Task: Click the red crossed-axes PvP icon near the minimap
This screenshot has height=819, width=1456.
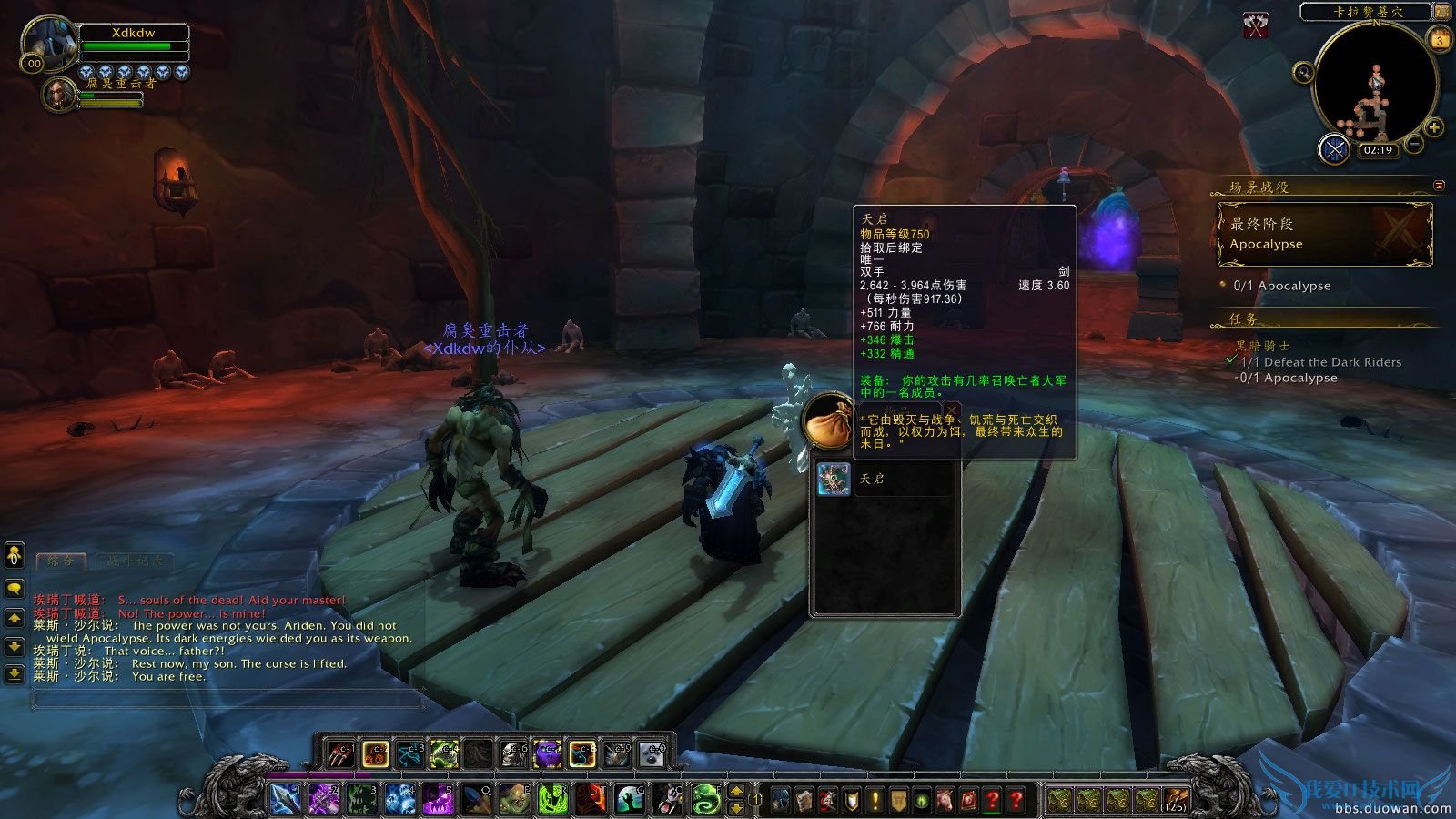Action: coord(1256,25)
